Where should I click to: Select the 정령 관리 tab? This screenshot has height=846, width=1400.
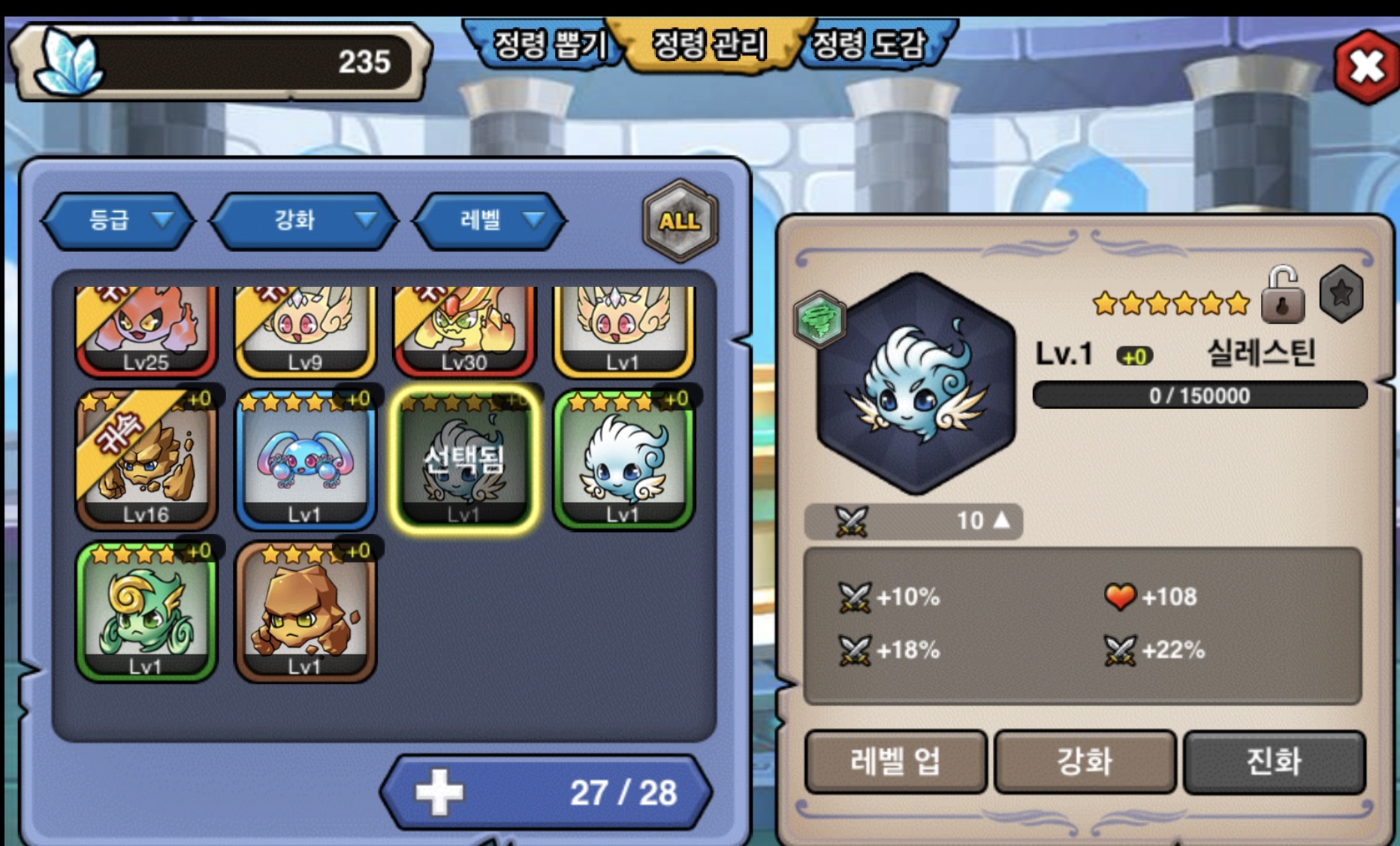(x=709, y=45)
